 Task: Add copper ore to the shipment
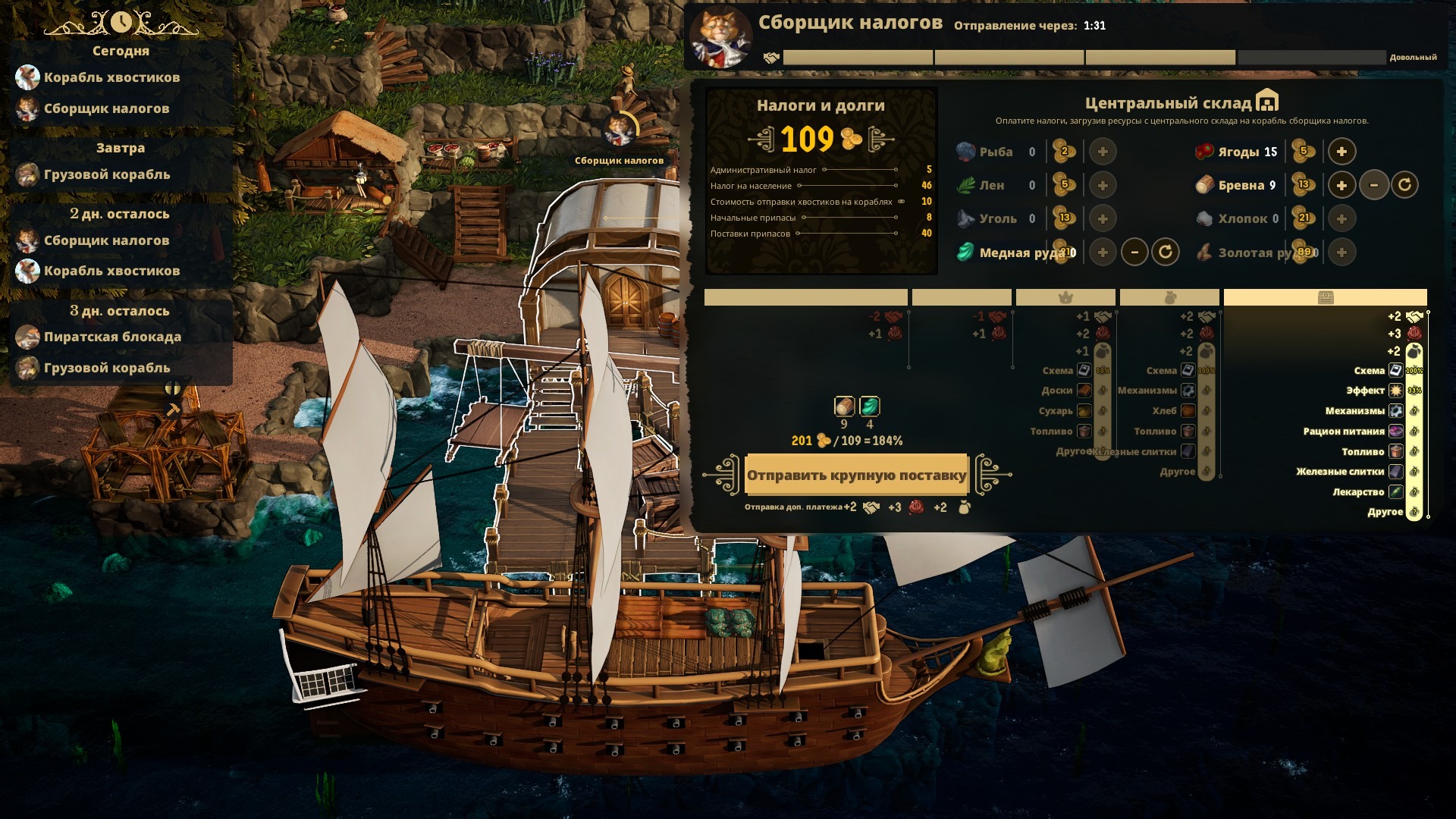pyautogui.click(x=1103, y=252)
